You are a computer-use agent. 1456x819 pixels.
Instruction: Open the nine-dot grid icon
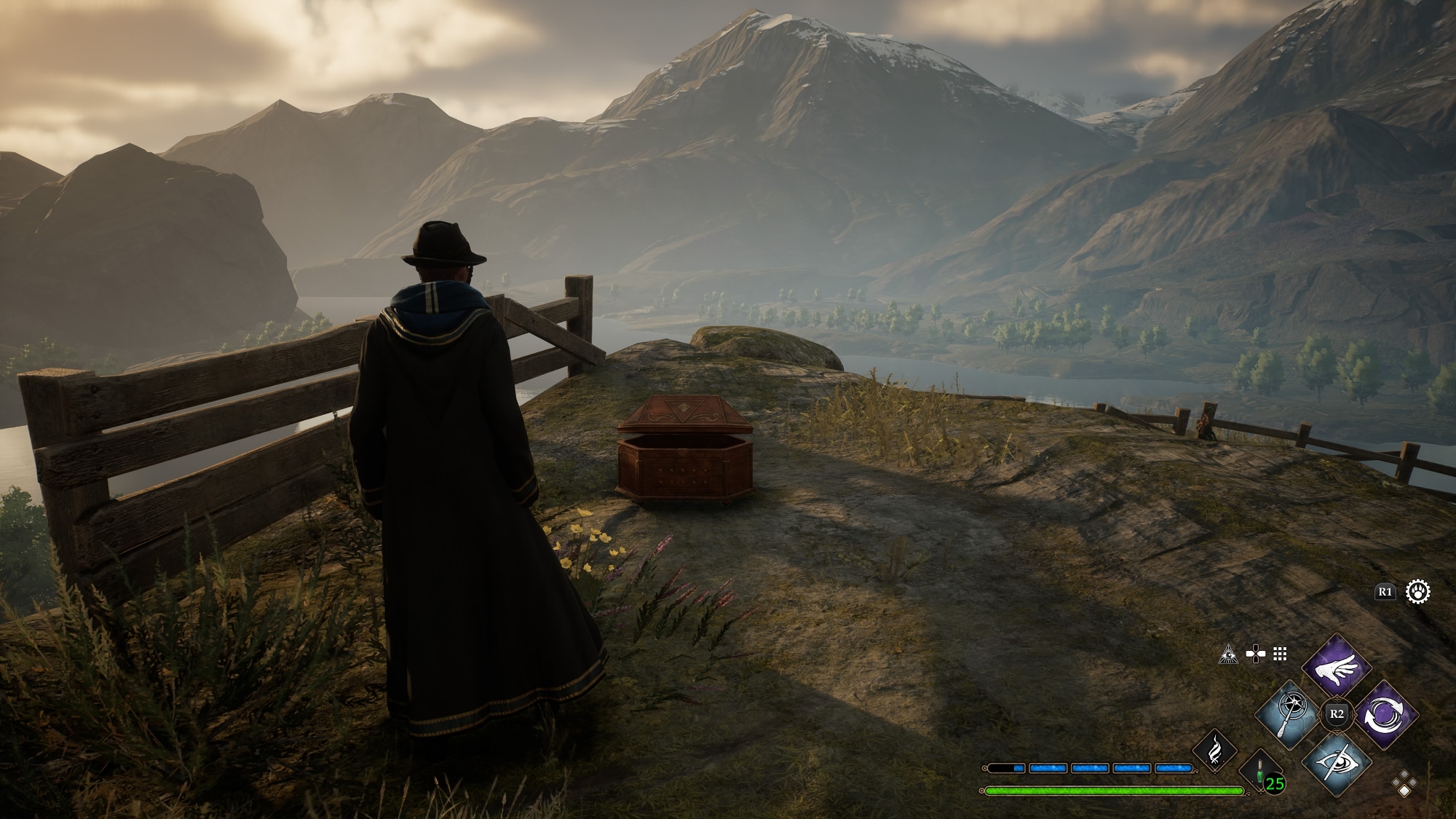pos(1280,654)
